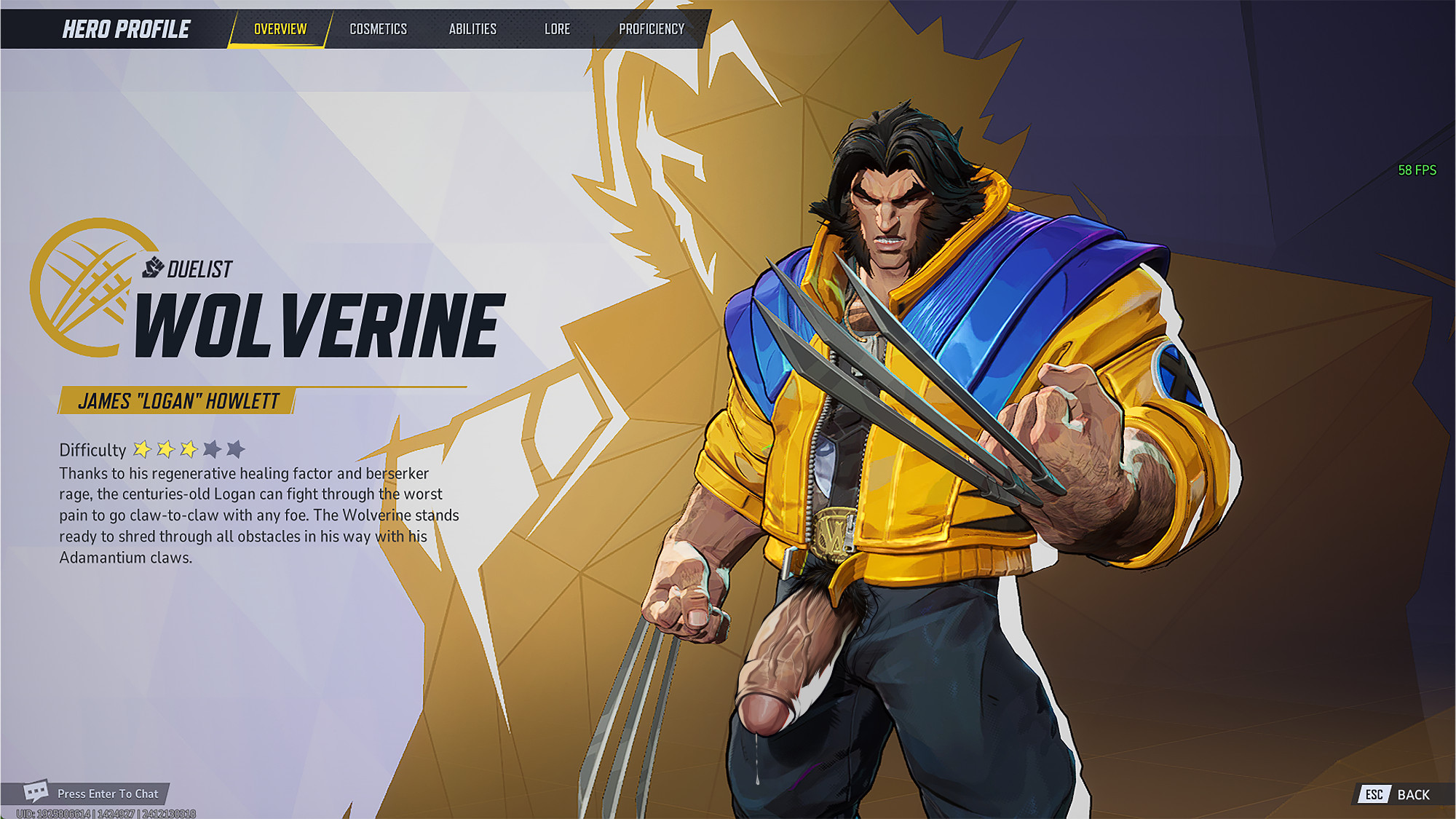
Task: Select the Lore tab
Action: 557,29
